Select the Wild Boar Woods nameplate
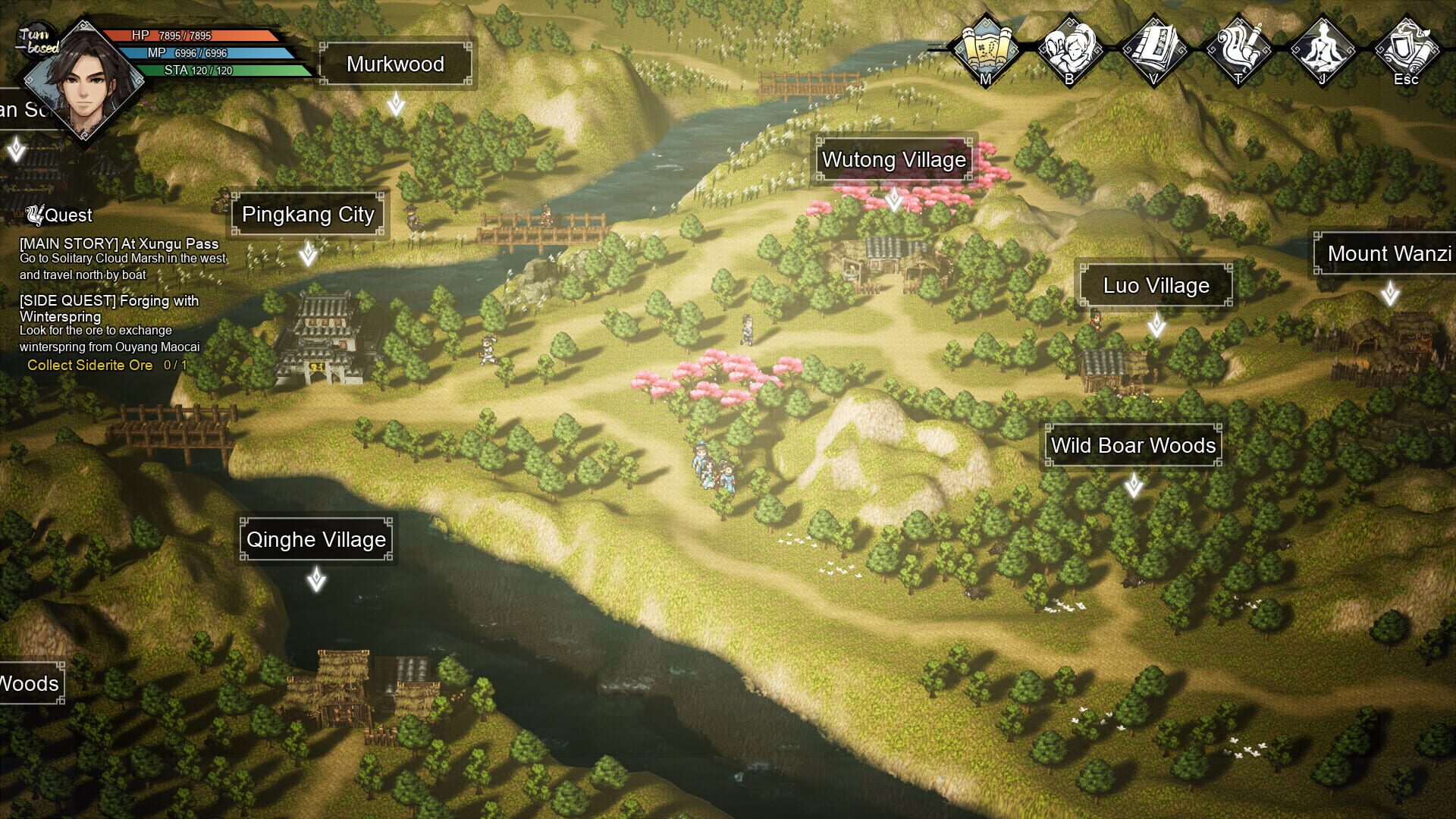 (x=1133, y=446)
